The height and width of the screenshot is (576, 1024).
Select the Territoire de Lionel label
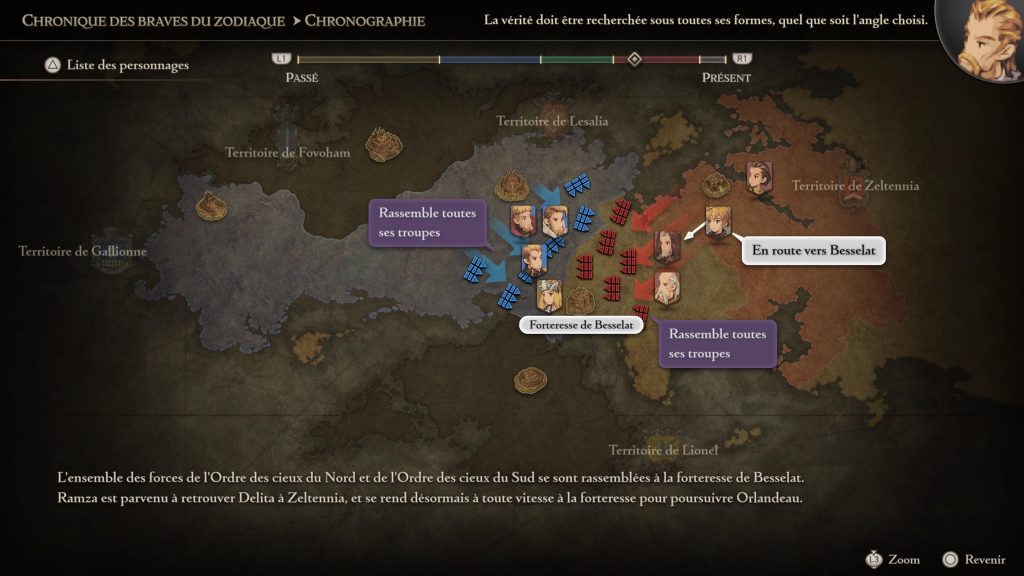(664, 450)
